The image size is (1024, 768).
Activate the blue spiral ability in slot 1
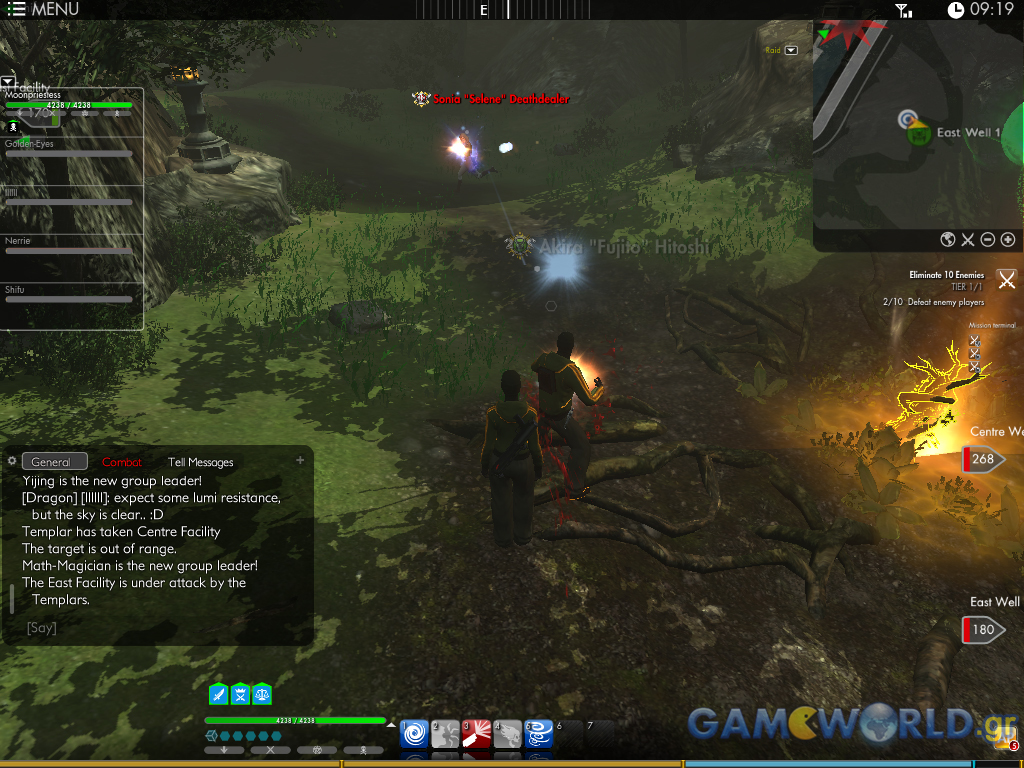tap(415, 734)
